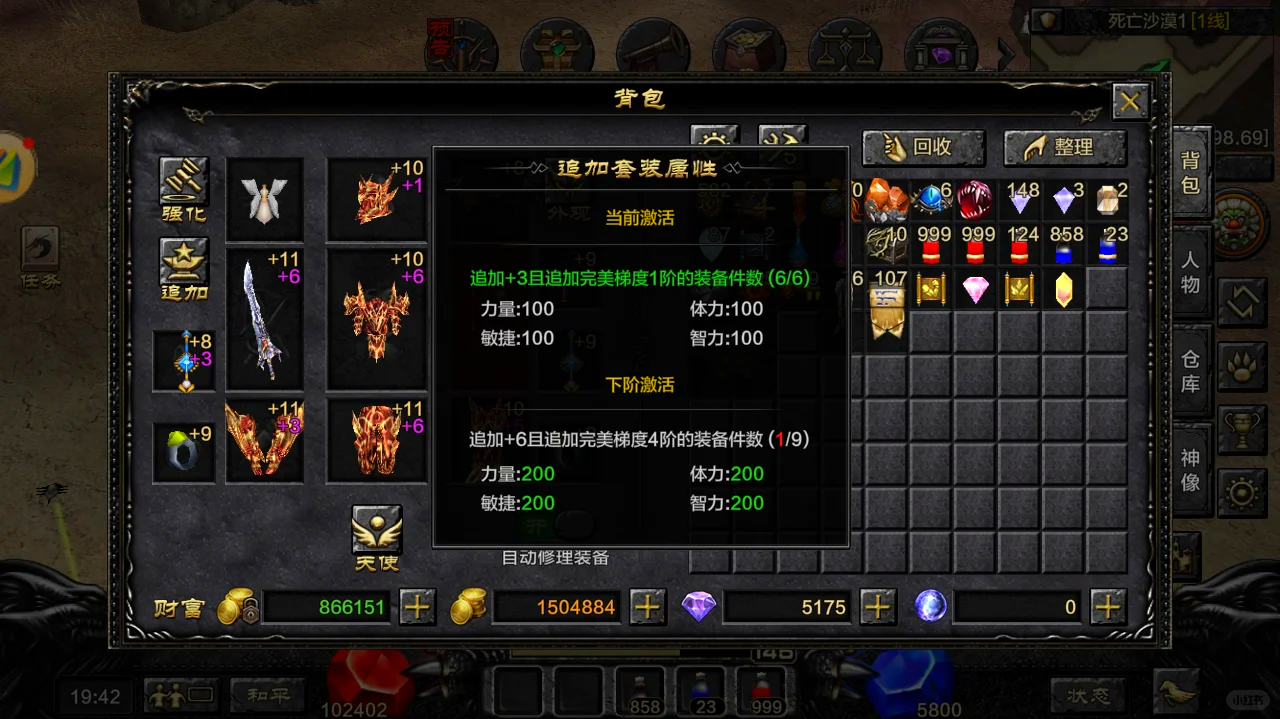This screenshot has width=1280, height=719.
Task: Select the pink diamond gem in inventory
Action: (975, 290)
